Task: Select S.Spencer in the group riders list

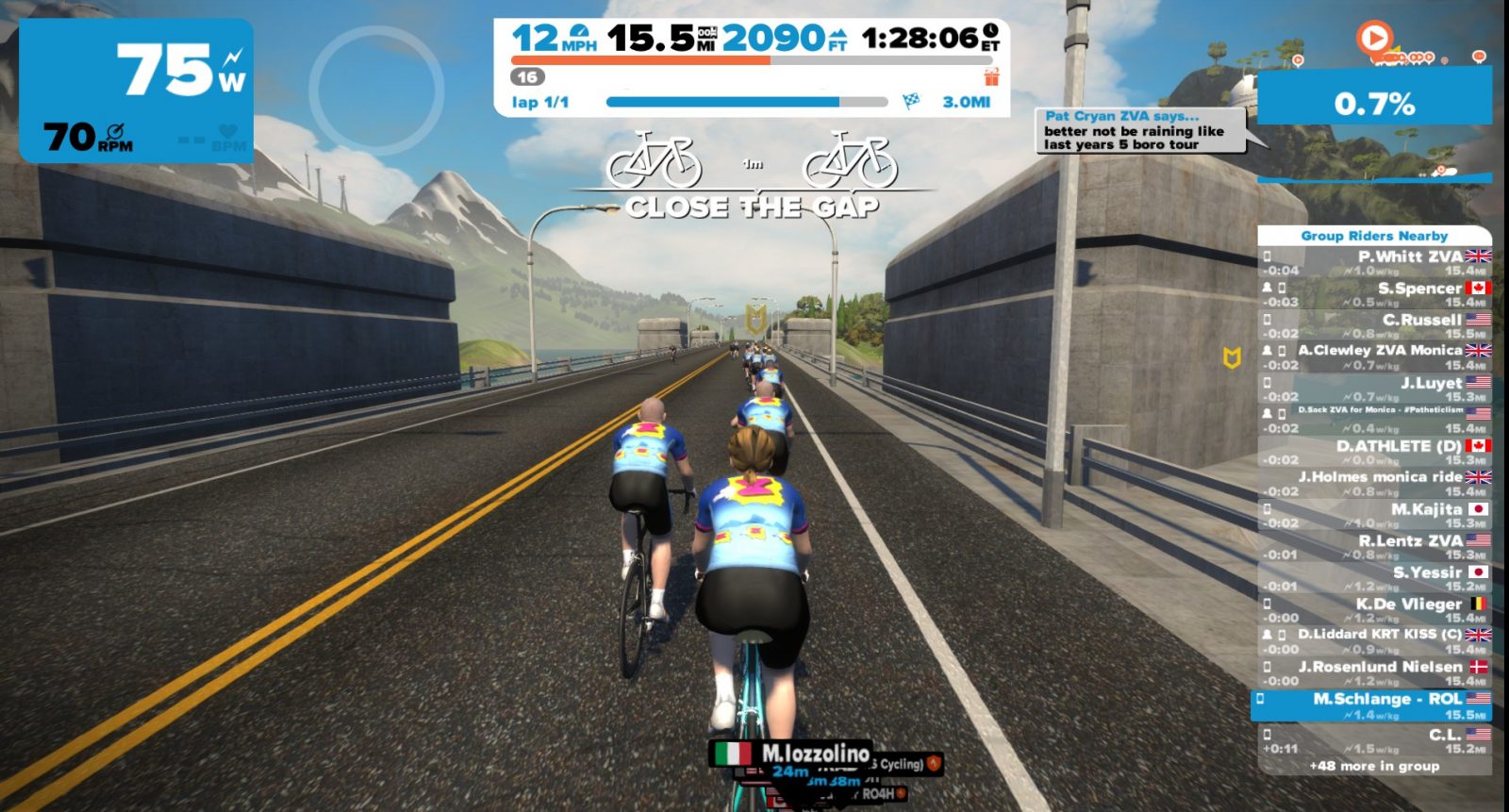Action: click(x=1375, y=294)
